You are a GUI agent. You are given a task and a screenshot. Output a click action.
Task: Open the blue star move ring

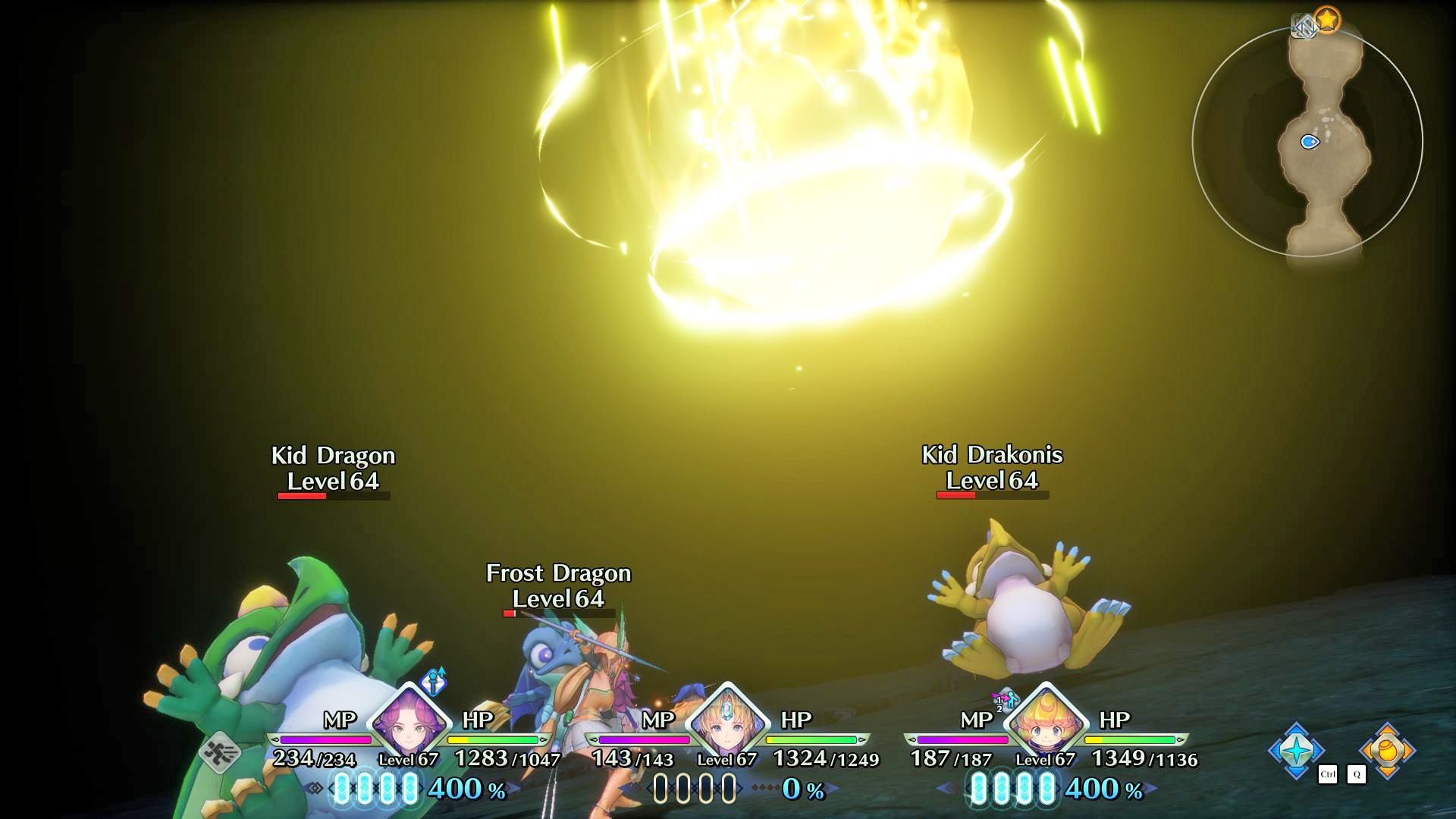pyautogui.click(x=1296, y=750)
